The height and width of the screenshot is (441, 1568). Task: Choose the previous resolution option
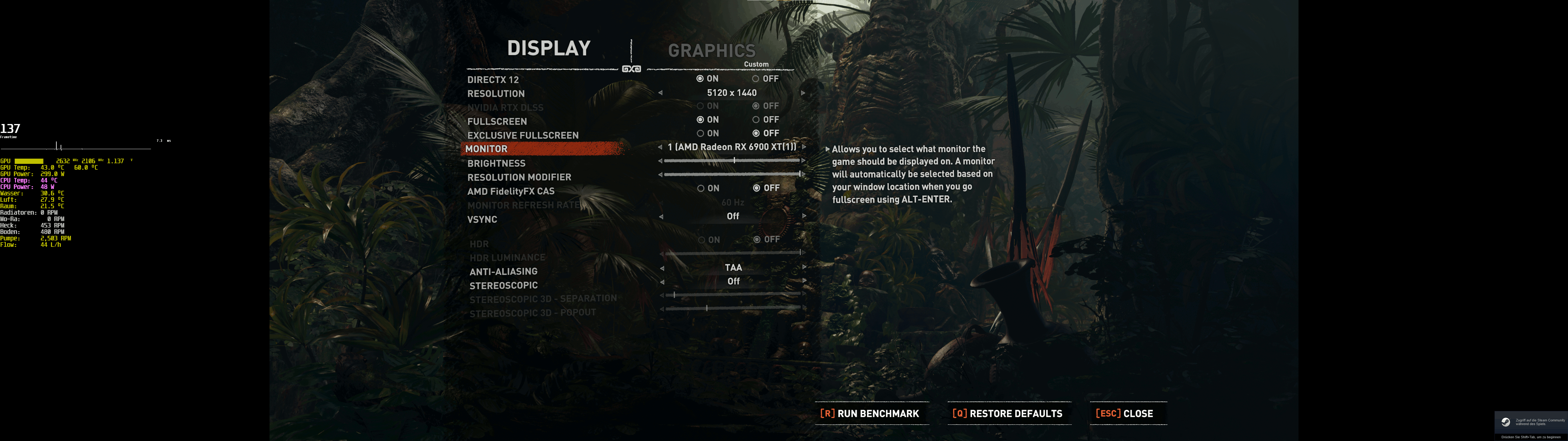[x=661, y=93]
